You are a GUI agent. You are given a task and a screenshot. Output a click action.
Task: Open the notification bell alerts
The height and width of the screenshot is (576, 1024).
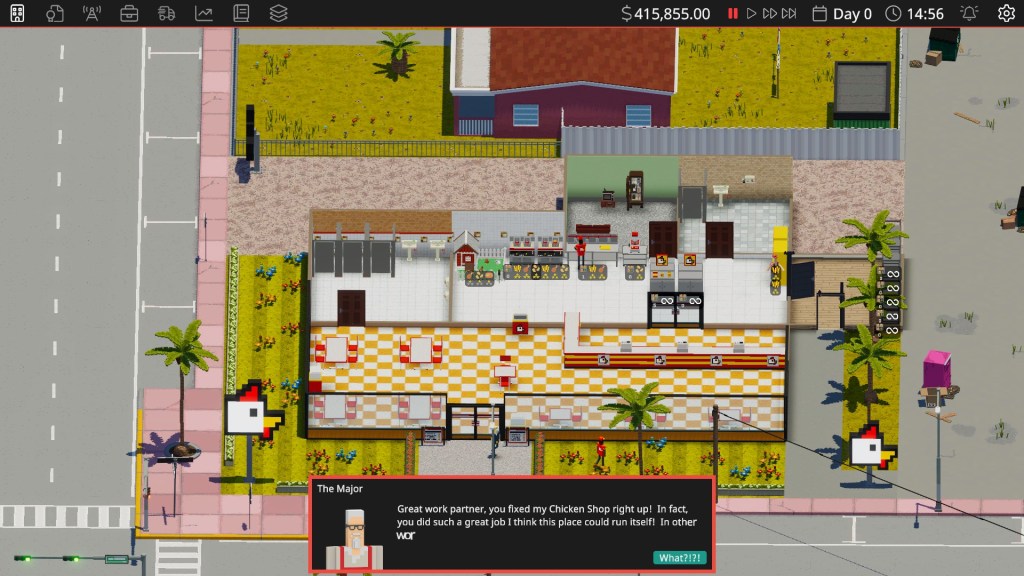click(968, 13)
